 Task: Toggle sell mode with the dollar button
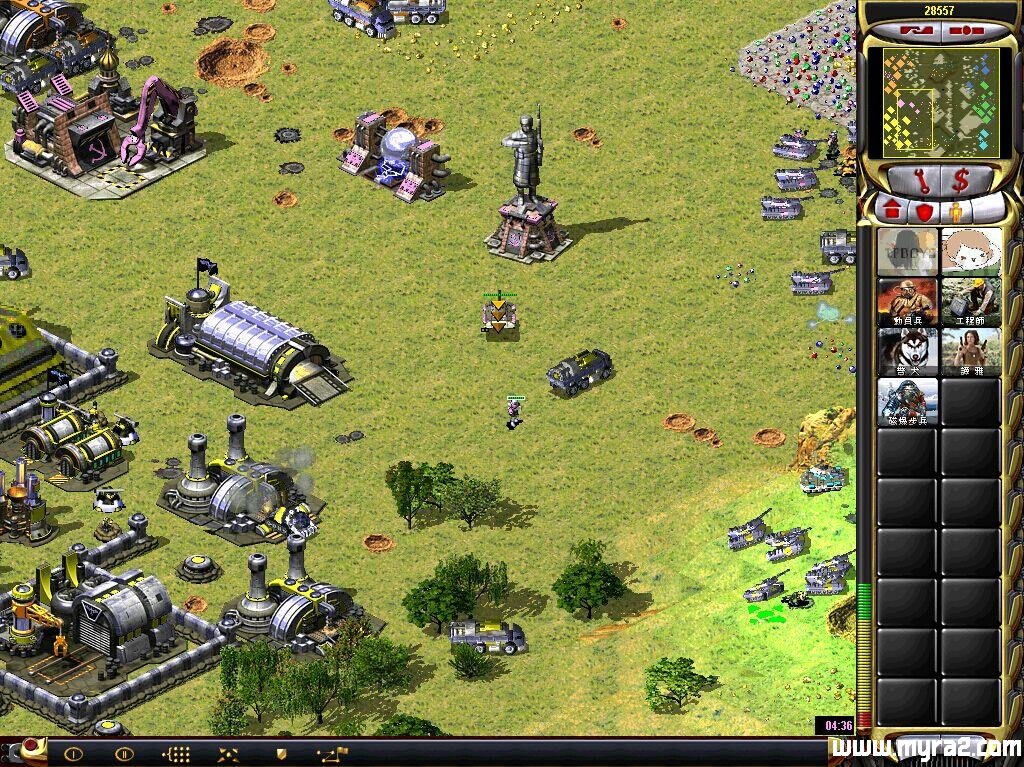[960, 181]
